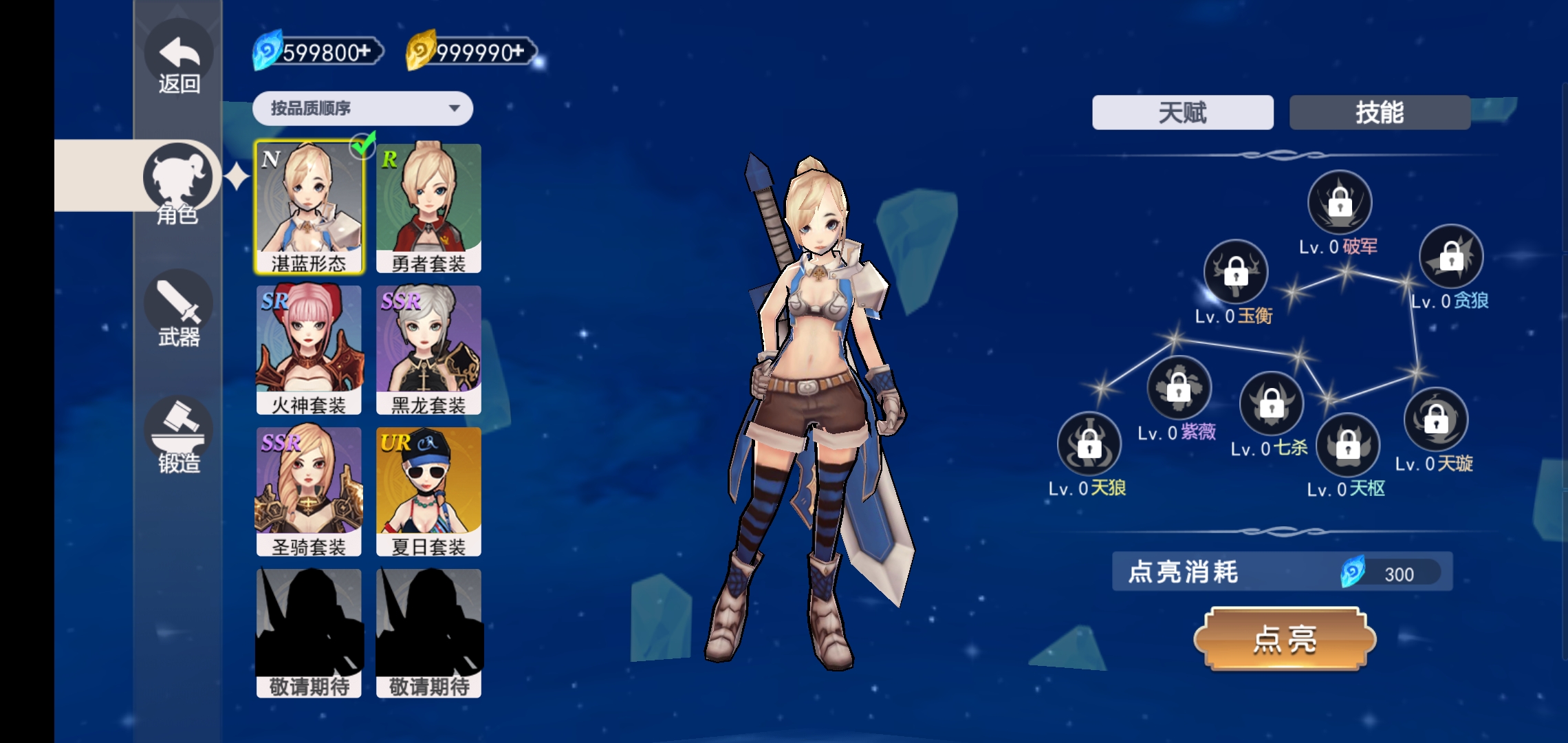Screen dimensions: 1568x743
Task: Select the N-rank 湛蓝形态 character card
Action: pos(309,208)
